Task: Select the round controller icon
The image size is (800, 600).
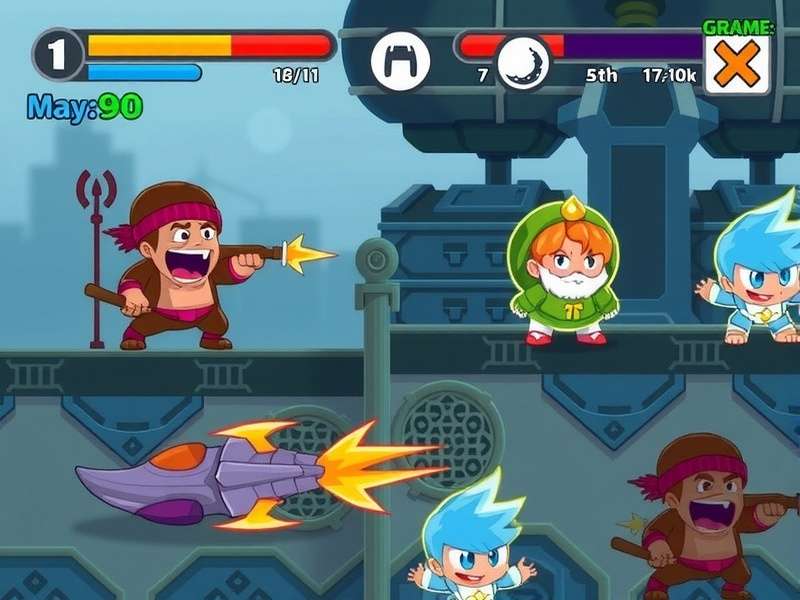Action: pos(400,60)
